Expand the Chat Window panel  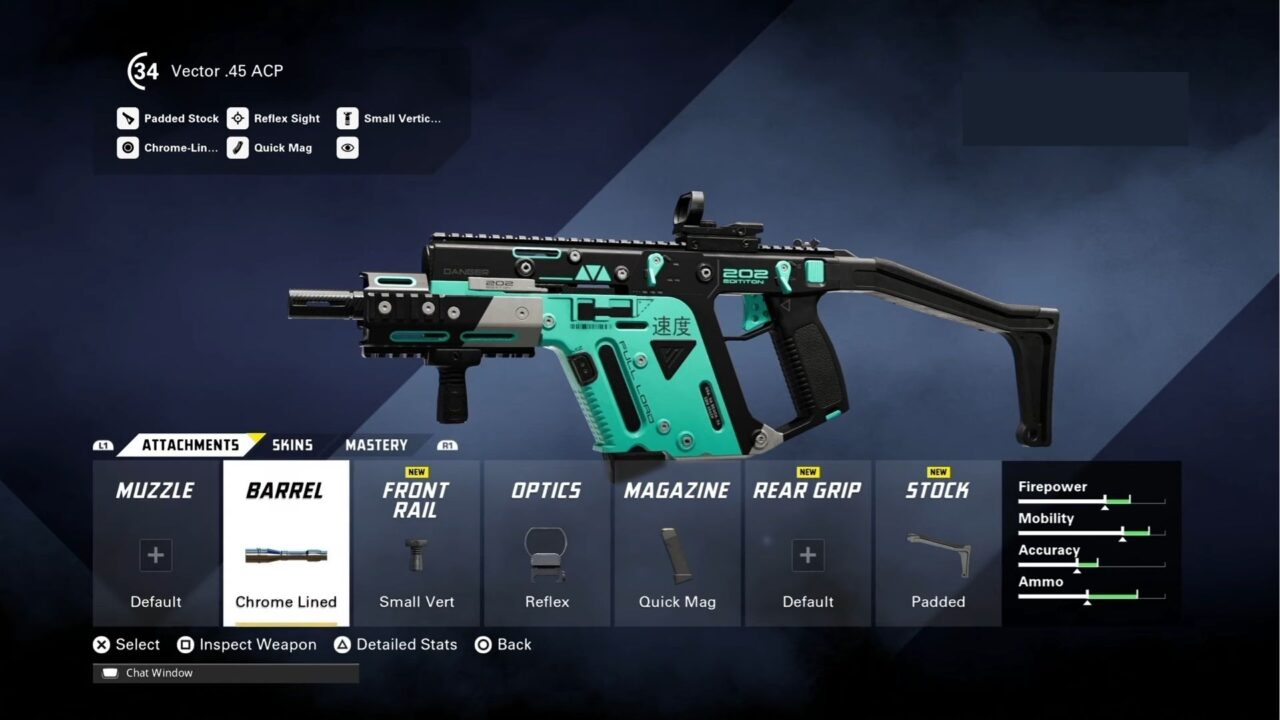160,673
